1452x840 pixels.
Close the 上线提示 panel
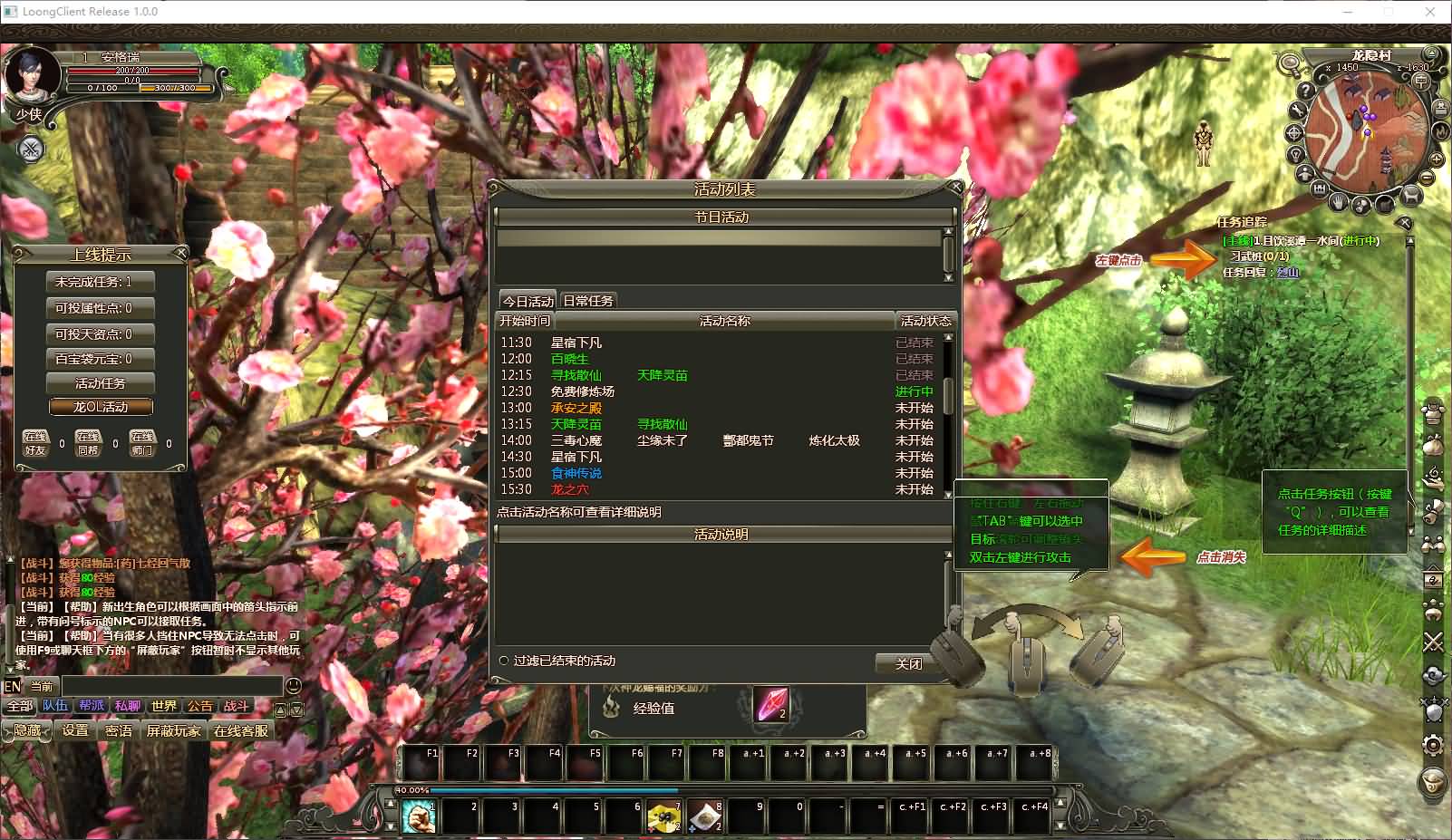tap(180, 253)
